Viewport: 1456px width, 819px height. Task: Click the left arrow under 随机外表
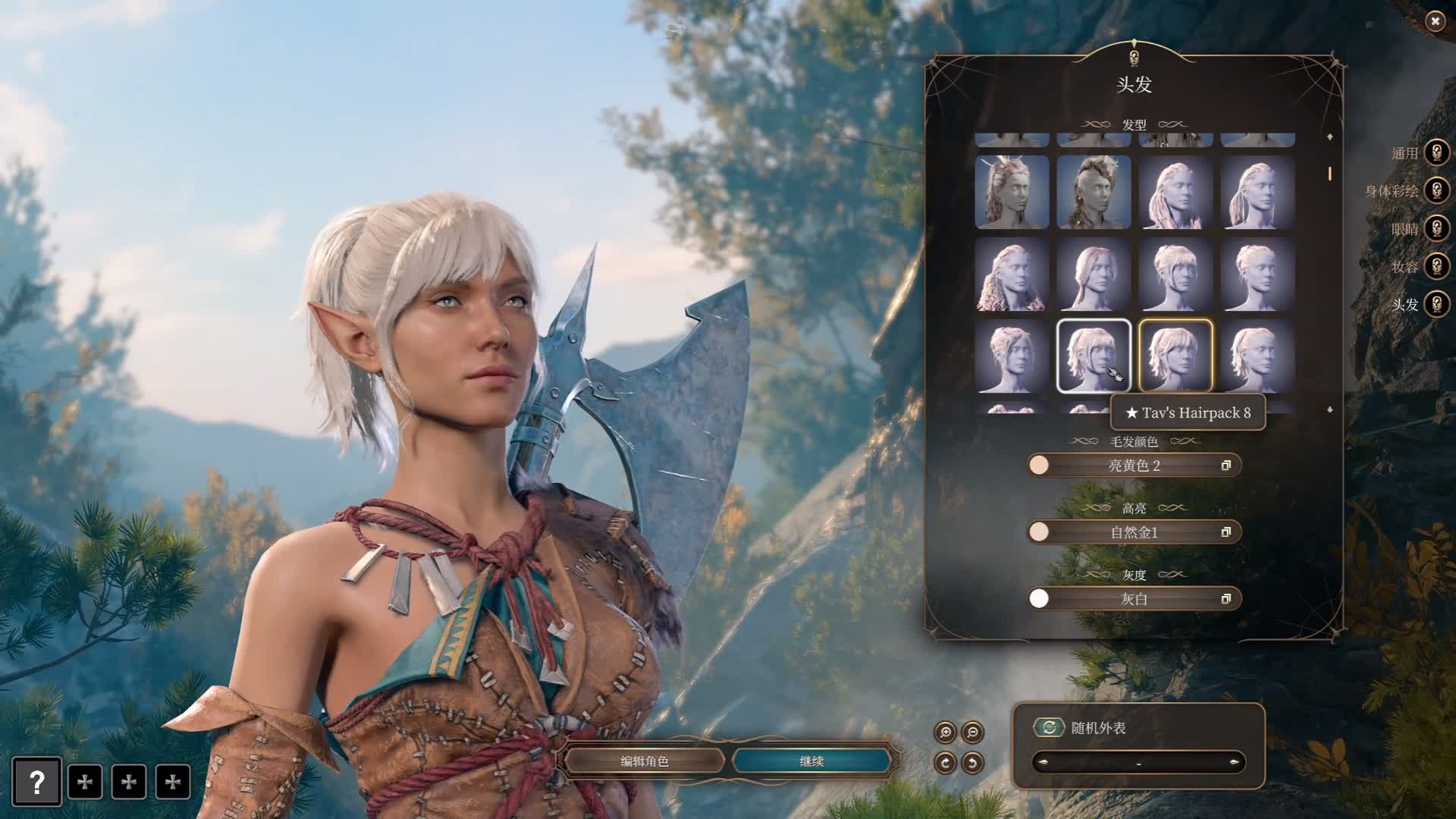point(1043,762)
